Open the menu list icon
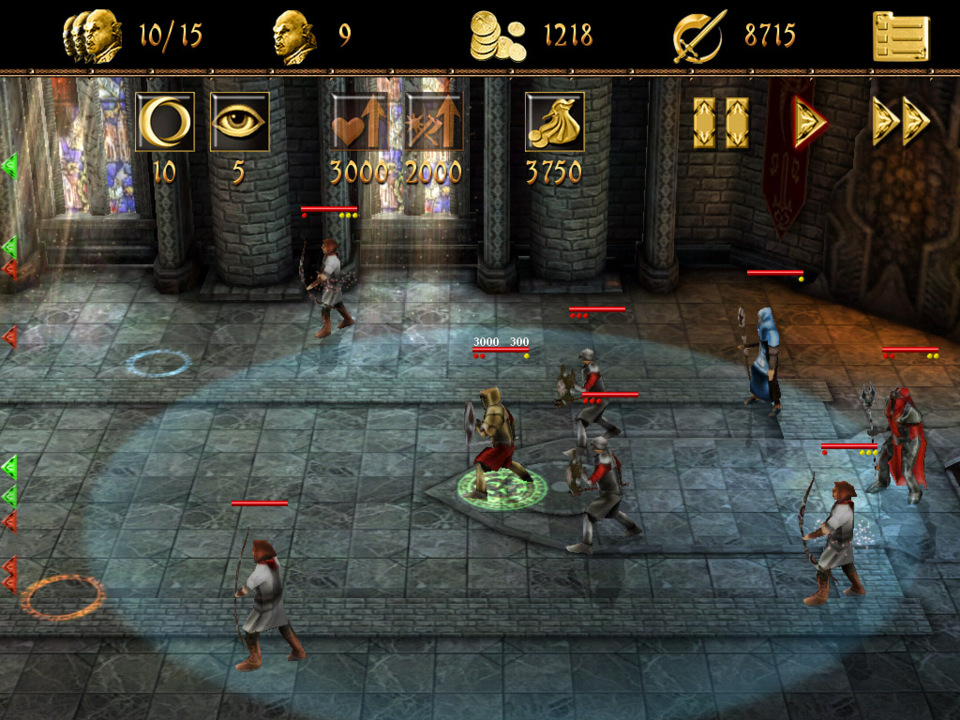The image size is (960, 720). [x=900, y=37]
